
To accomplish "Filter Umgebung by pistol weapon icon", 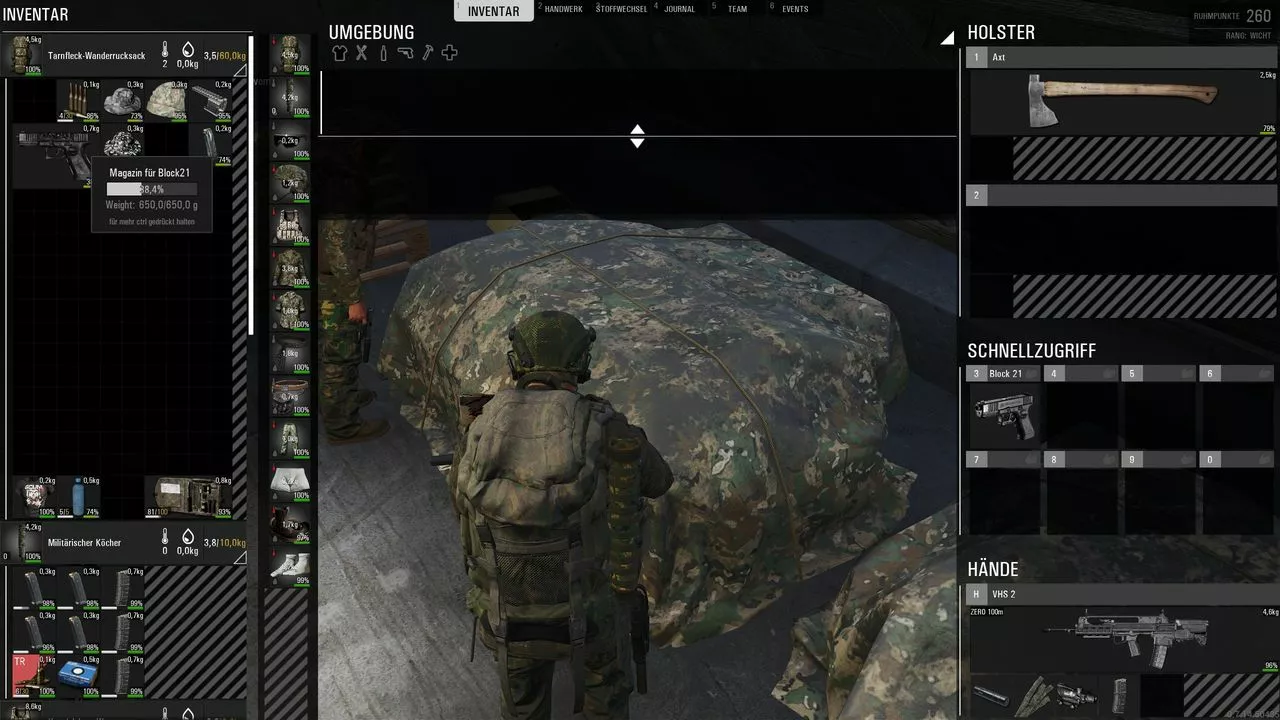I will point(405,53).
